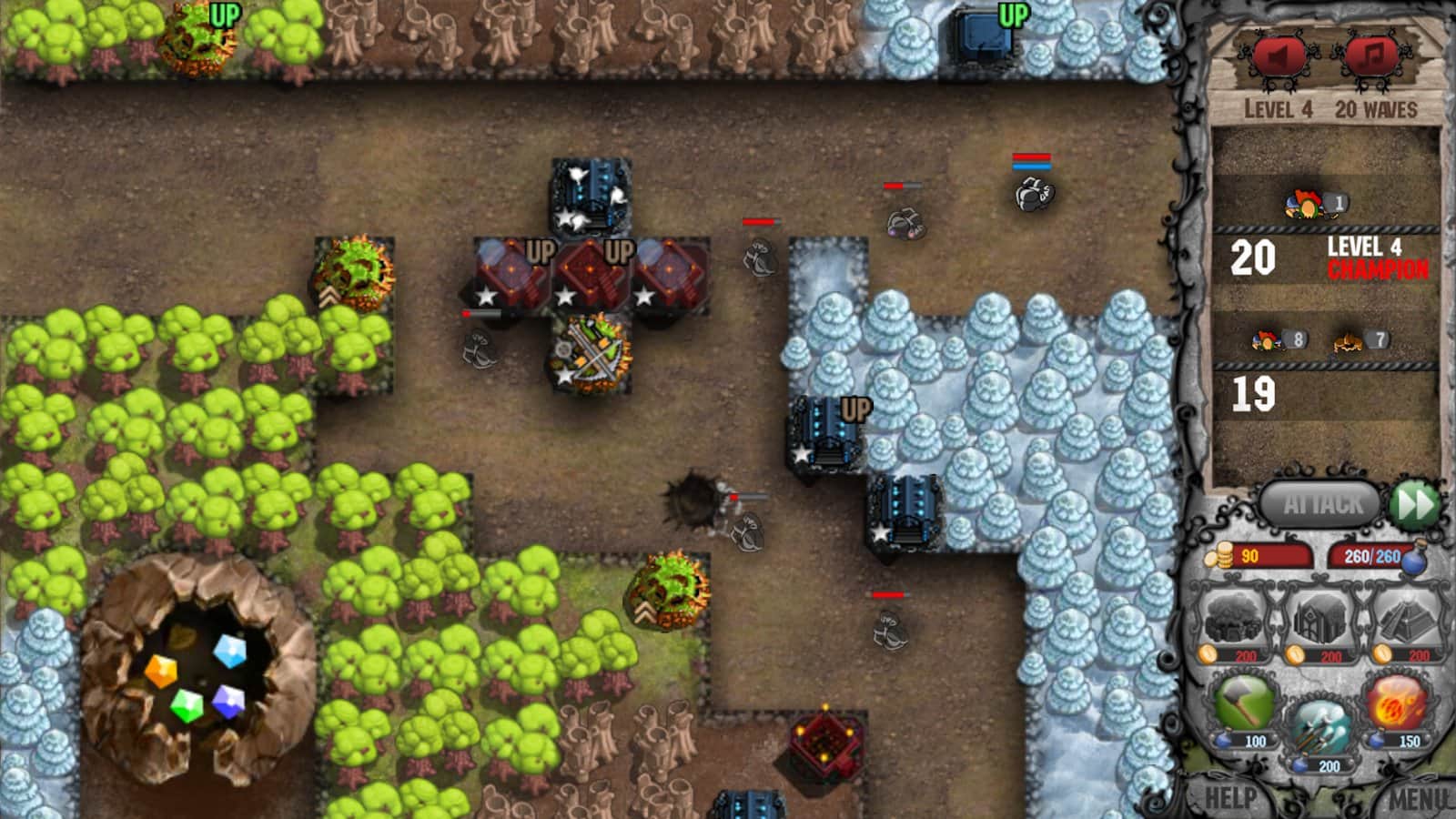1456x819 pixels.
Task: Activate the teal Terror ghost spell
Action: click(x=1325, y=723)
